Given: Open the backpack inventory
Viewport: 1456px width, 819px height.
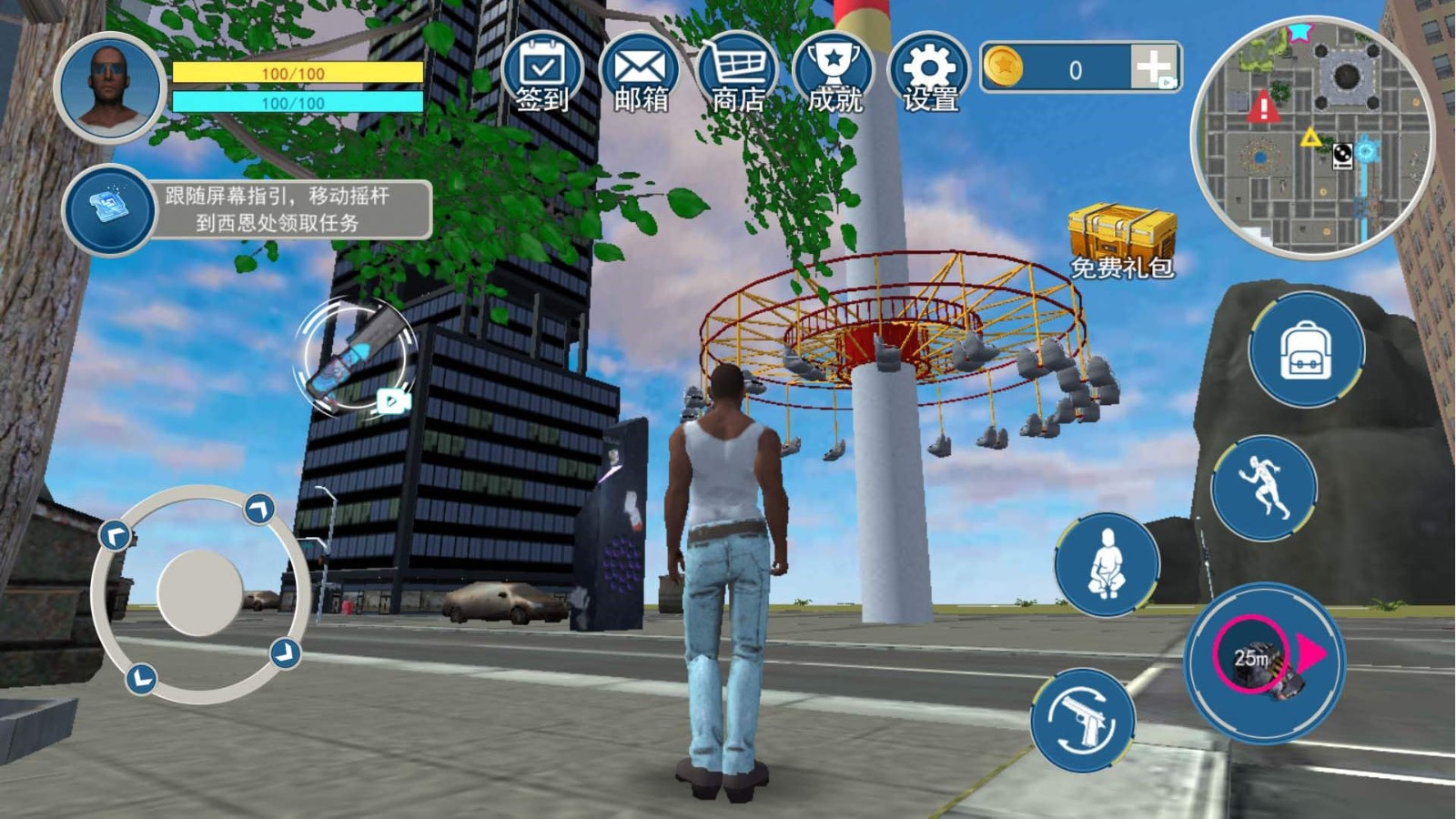Looking at the screenshot, I should coord(1306,350).
